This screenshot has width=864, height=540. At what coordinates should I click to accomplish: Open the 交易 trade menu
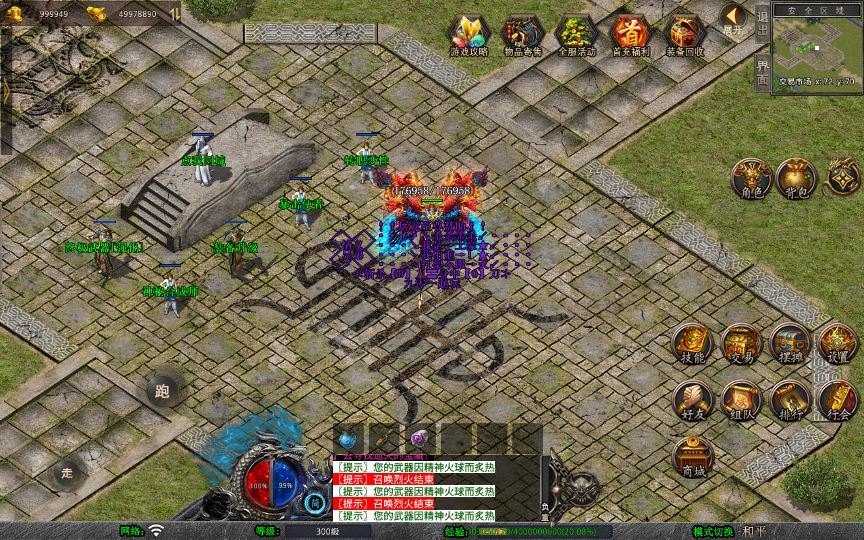[741, 344]
